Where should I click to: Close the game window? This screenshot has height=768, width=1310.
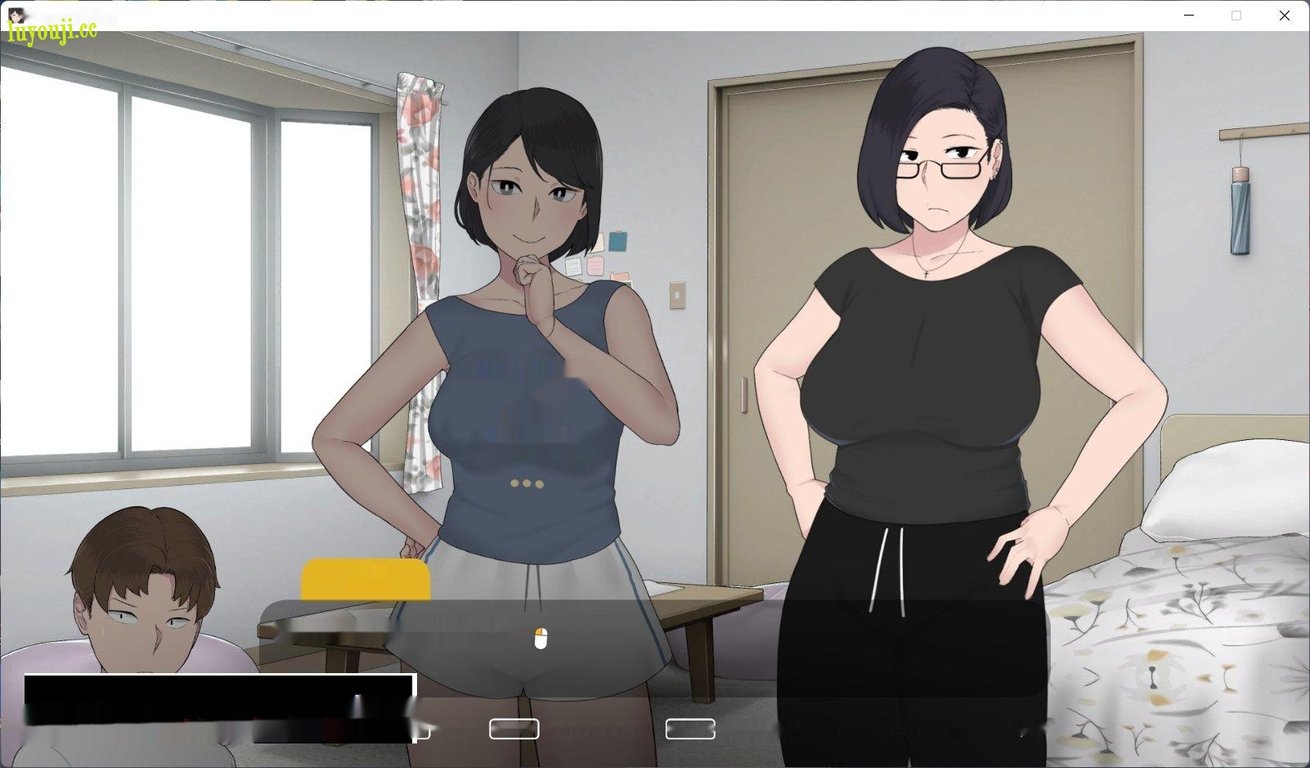(1284, 15)
